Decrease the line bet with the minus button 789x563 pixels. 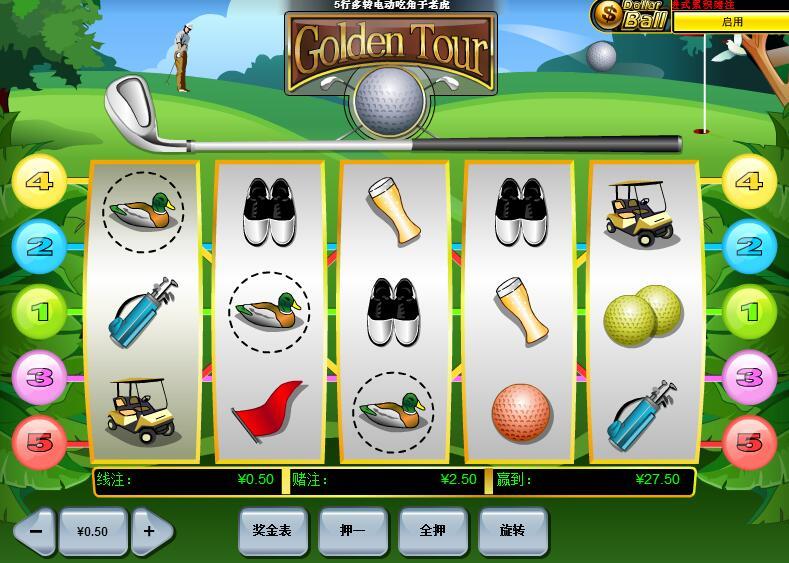(35, 531)
